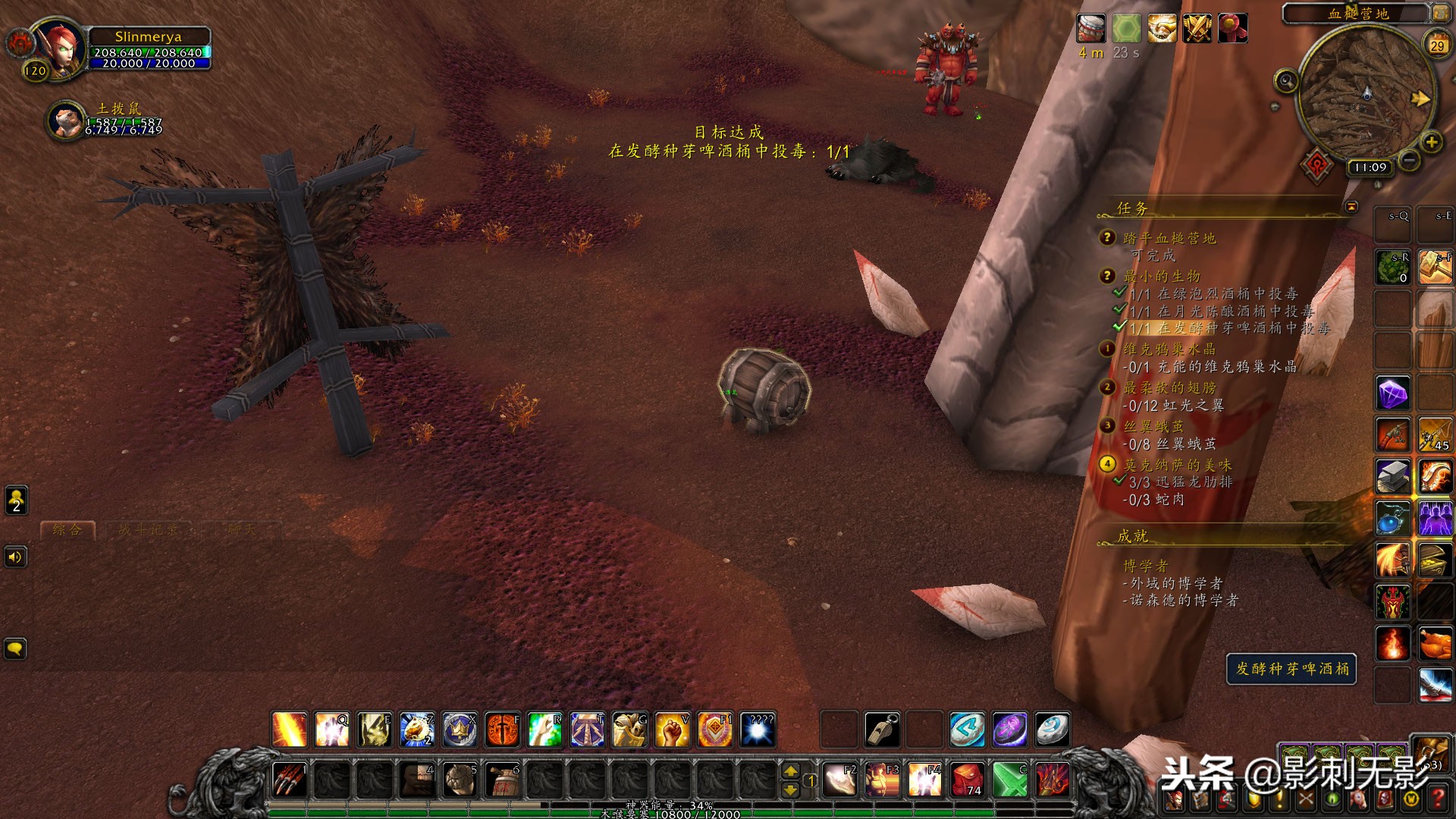
Task: Switch to the '综合' chat tab
Action: point(67,530)
